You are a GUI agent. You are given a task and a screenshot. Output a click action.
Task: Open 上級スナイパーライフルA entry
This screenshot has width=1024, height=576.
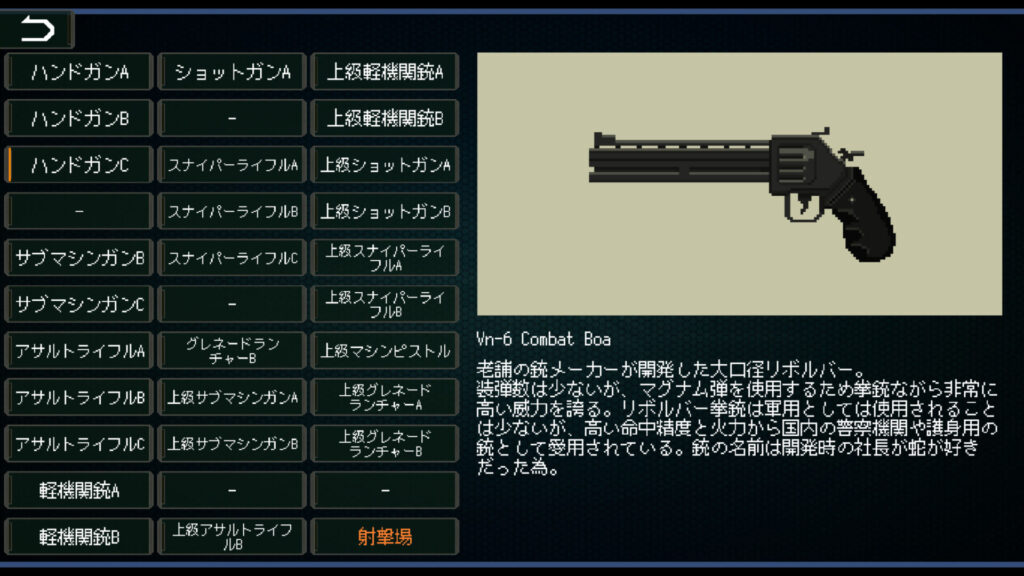point(385,258)
